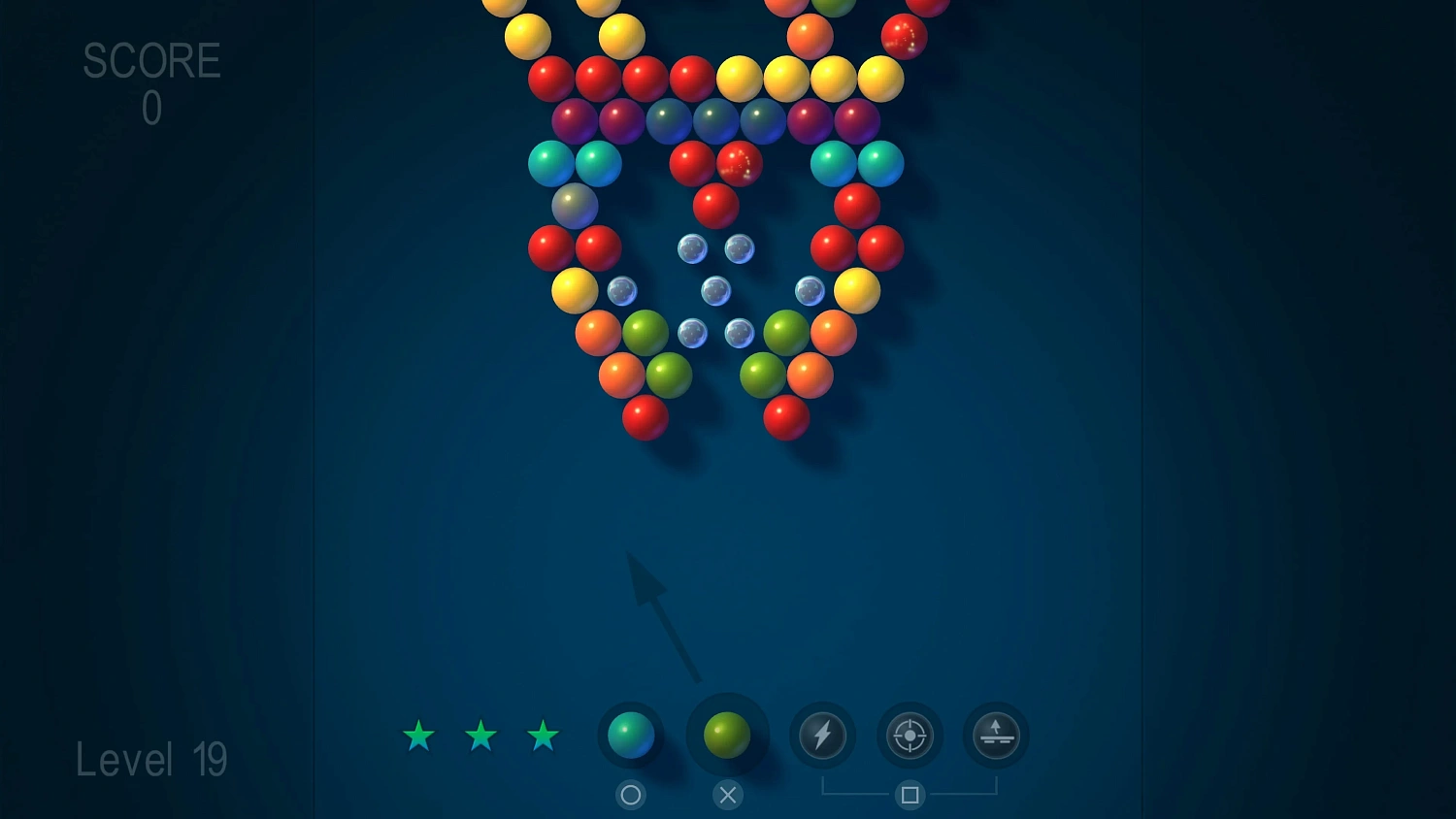Toggle the square marker between the boosters
The image size is (1456, 819).
[909, 795]
